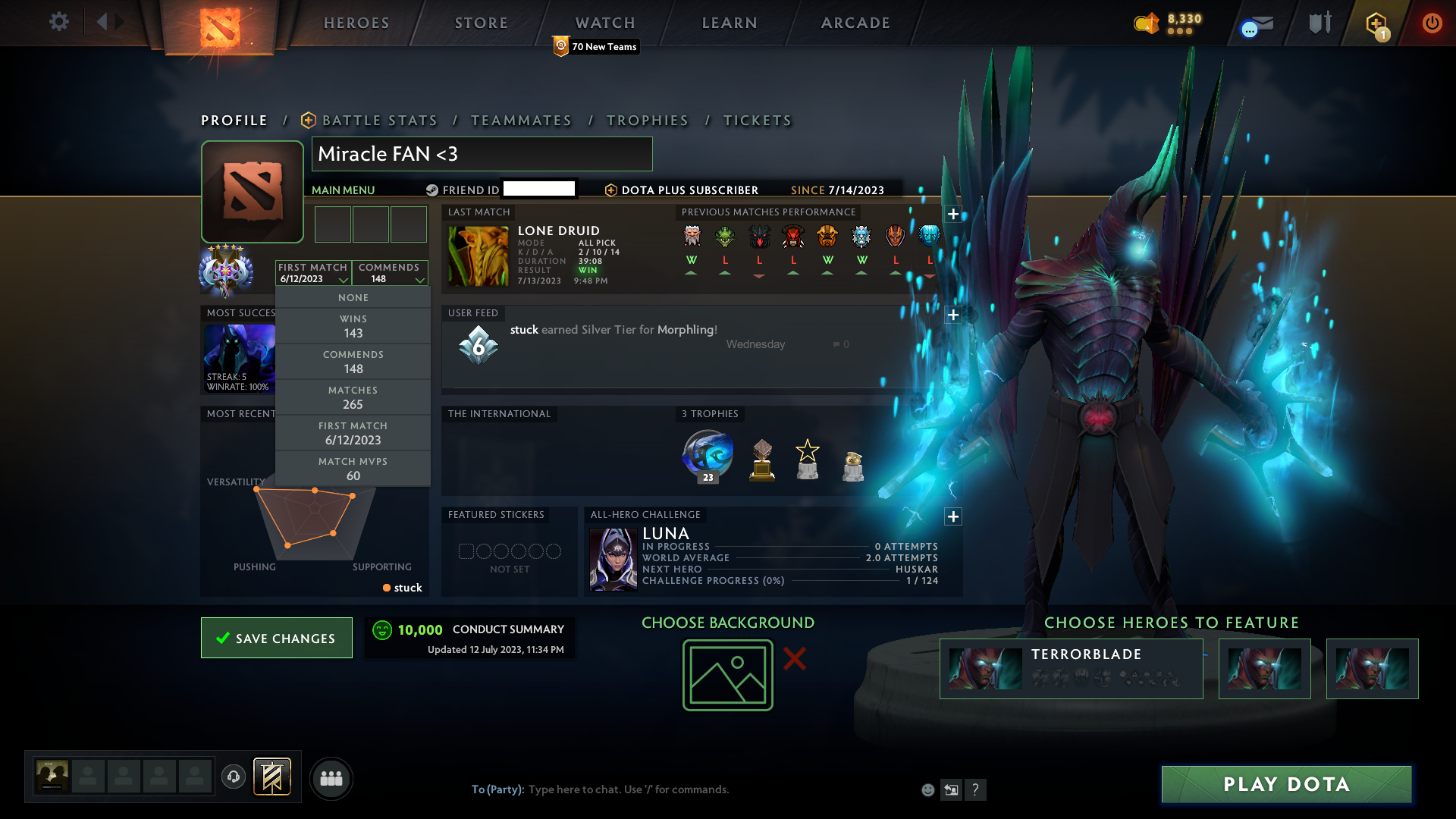Image resolution: width=1456 pixels, height=819 pixels.
Task: Click the power/logout icon top right
Action: (1432, 23)
